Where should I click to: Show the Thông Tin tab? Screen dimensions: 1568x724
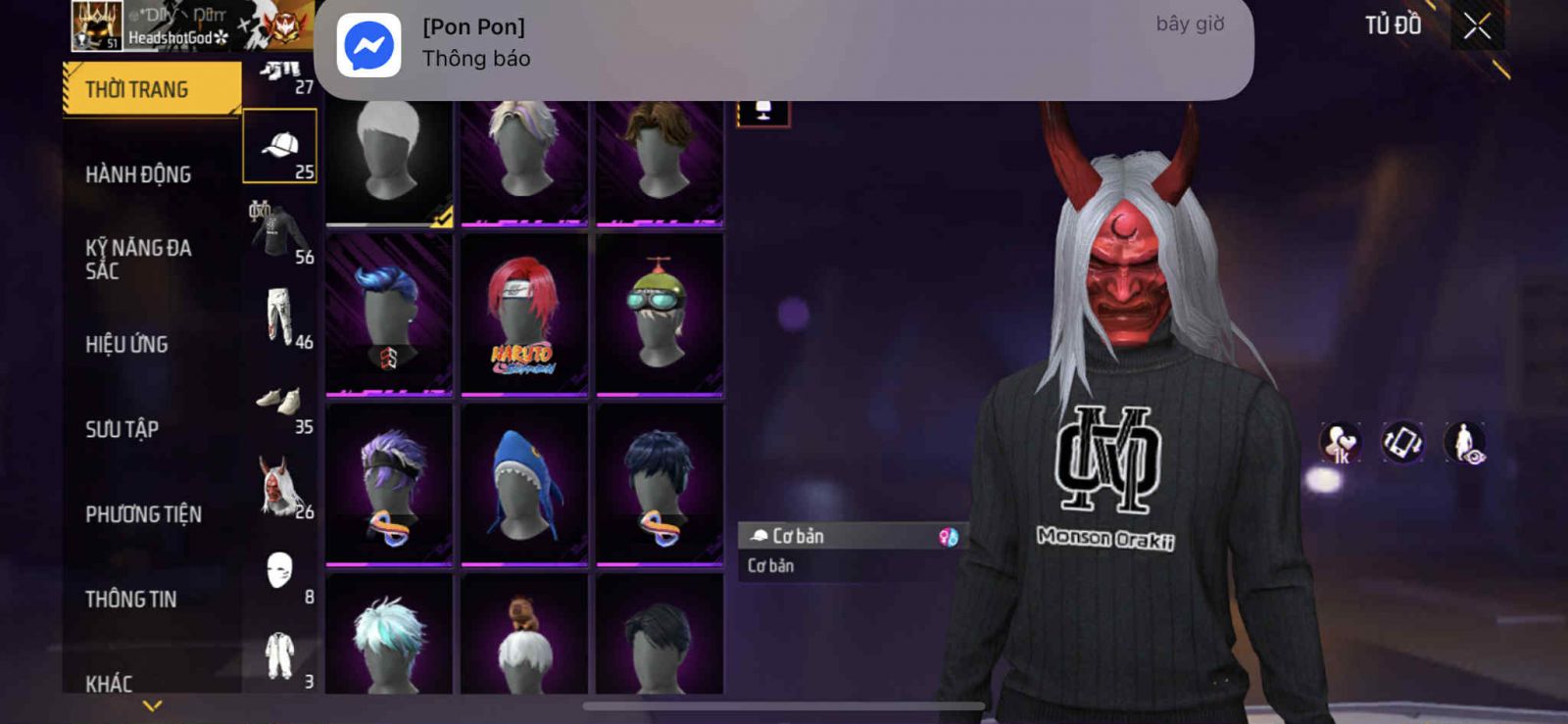coord(130,599)
